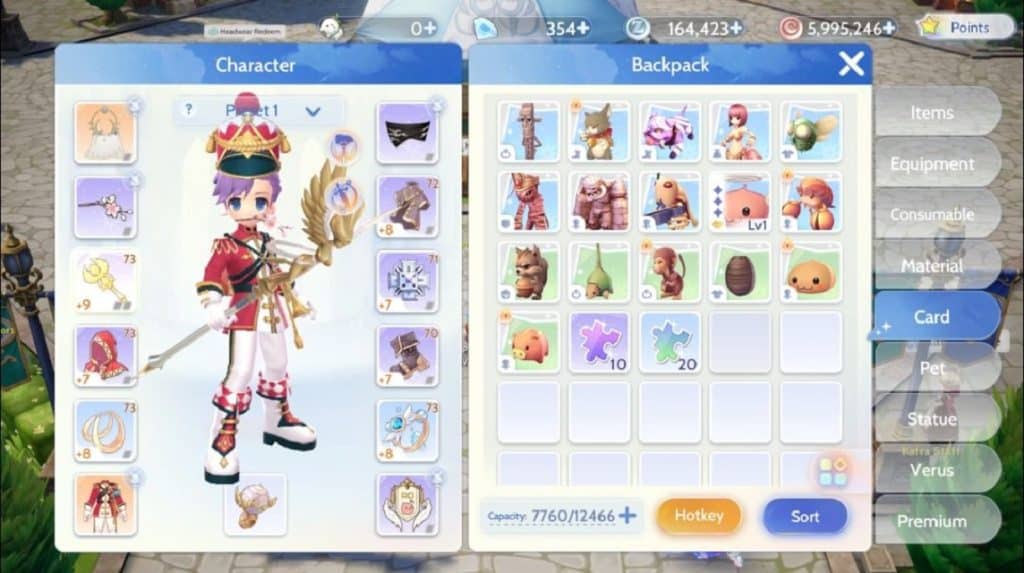Open the Points button
This screenshot has height=573, width=1024.
pos(959,27)
